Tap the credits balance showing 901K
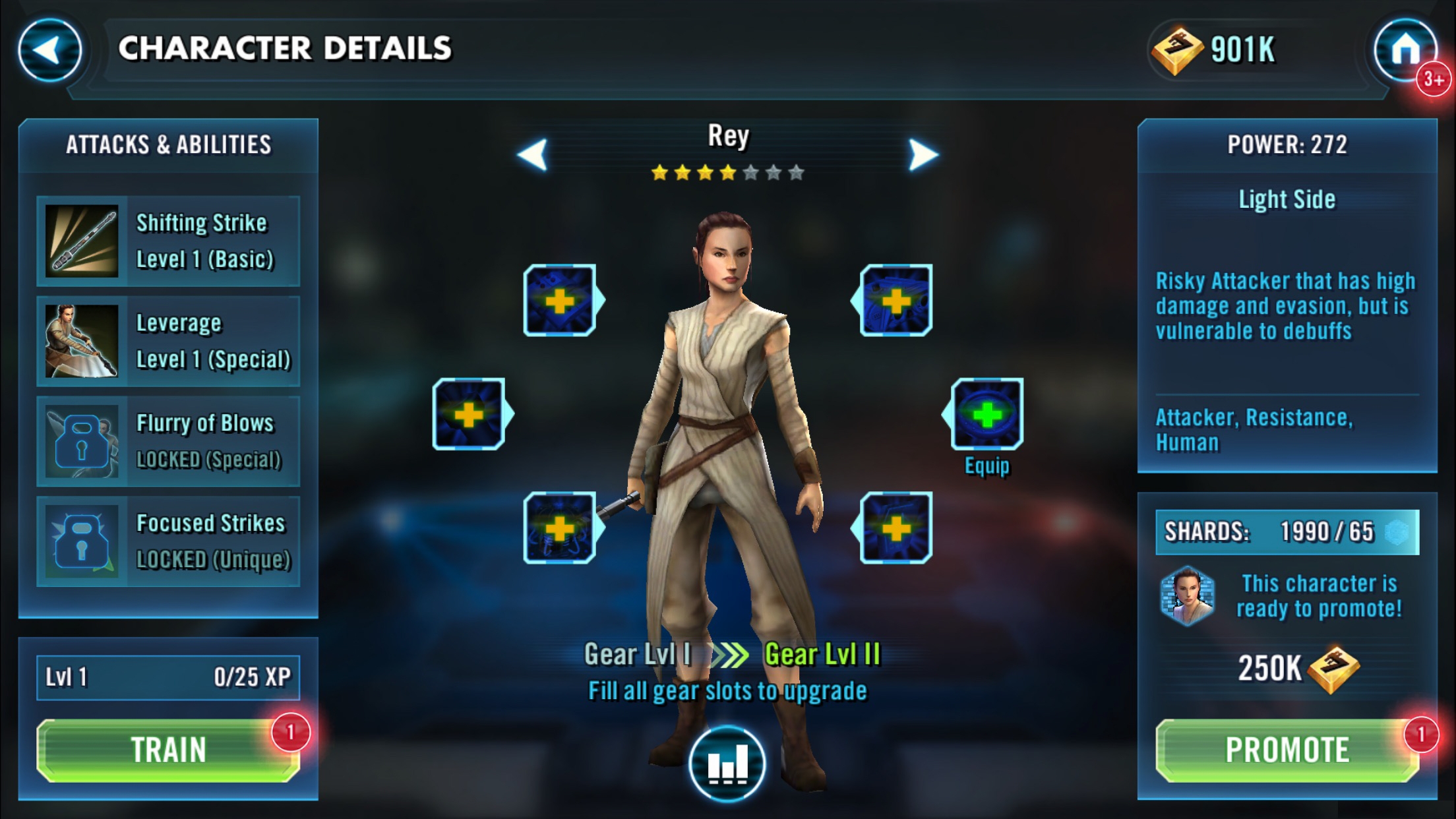Image resolution: width=1456 pixels, height=819 pixels. coord(1213,50)
